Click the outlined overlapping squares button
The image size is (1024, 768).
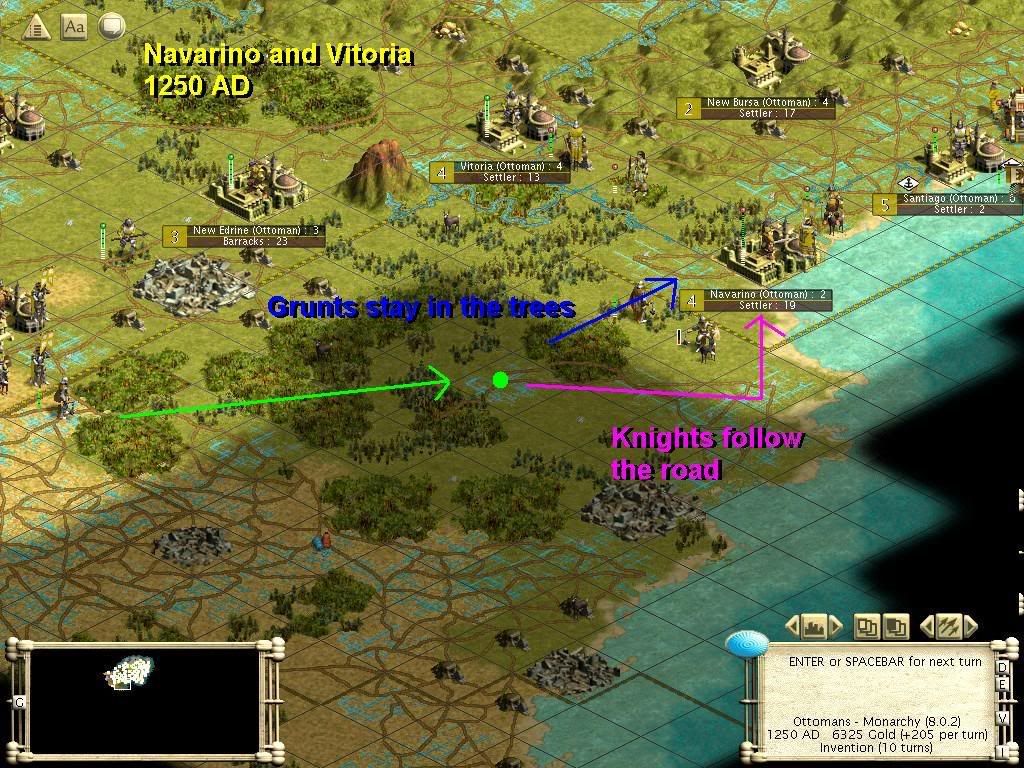click(866, 627)
